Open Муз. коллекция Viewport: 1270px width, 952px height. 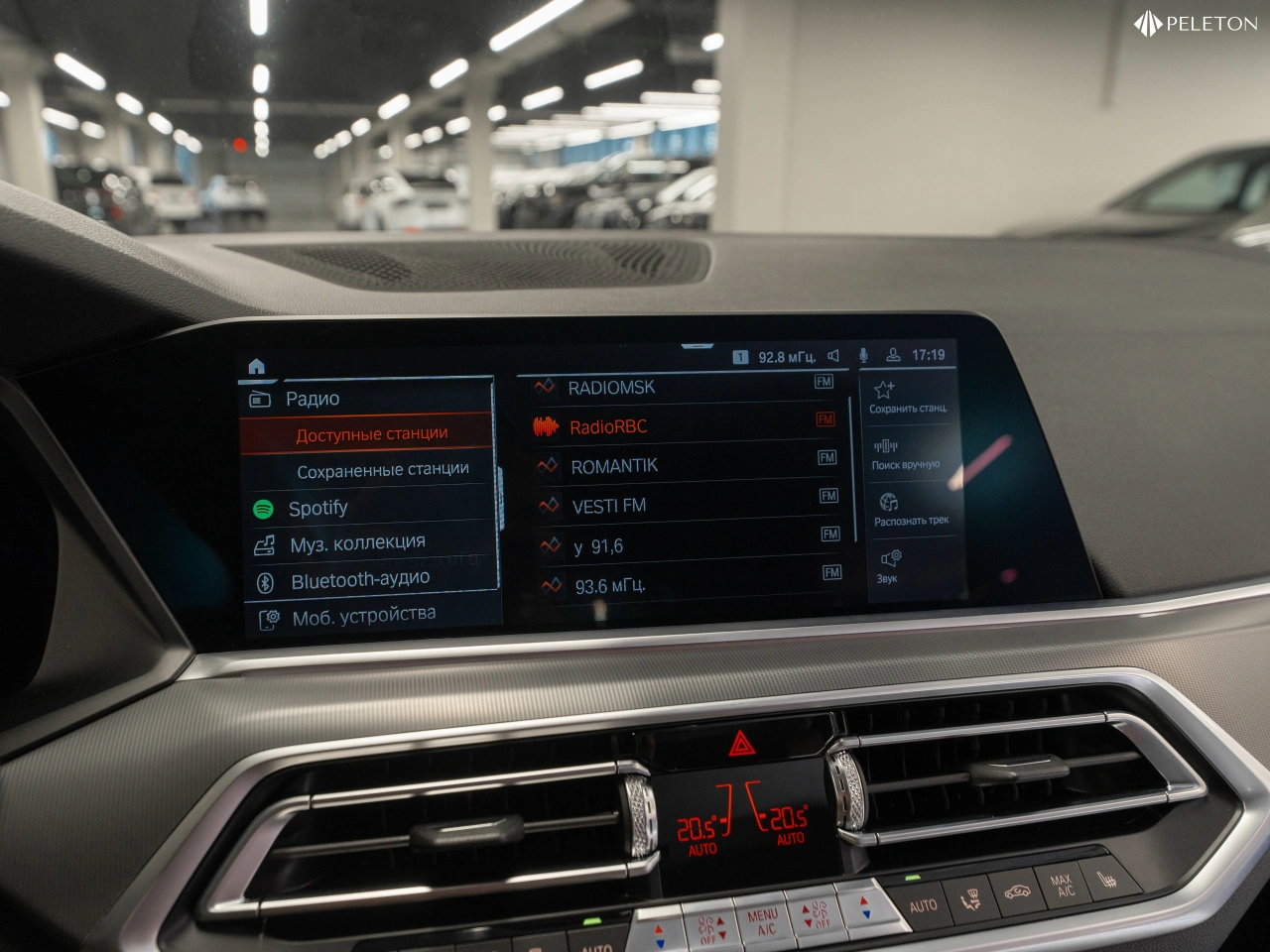pyautogui.click(x=357, y=543)
